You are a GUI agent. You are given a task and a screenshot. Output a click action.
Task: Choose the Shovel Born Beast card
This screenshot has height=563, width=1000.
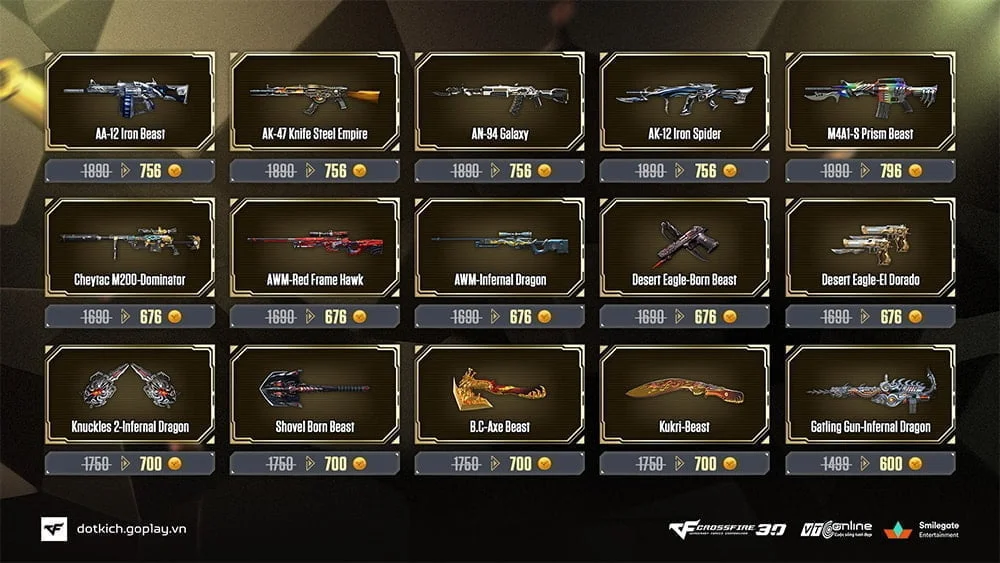(x=315, y=394)
